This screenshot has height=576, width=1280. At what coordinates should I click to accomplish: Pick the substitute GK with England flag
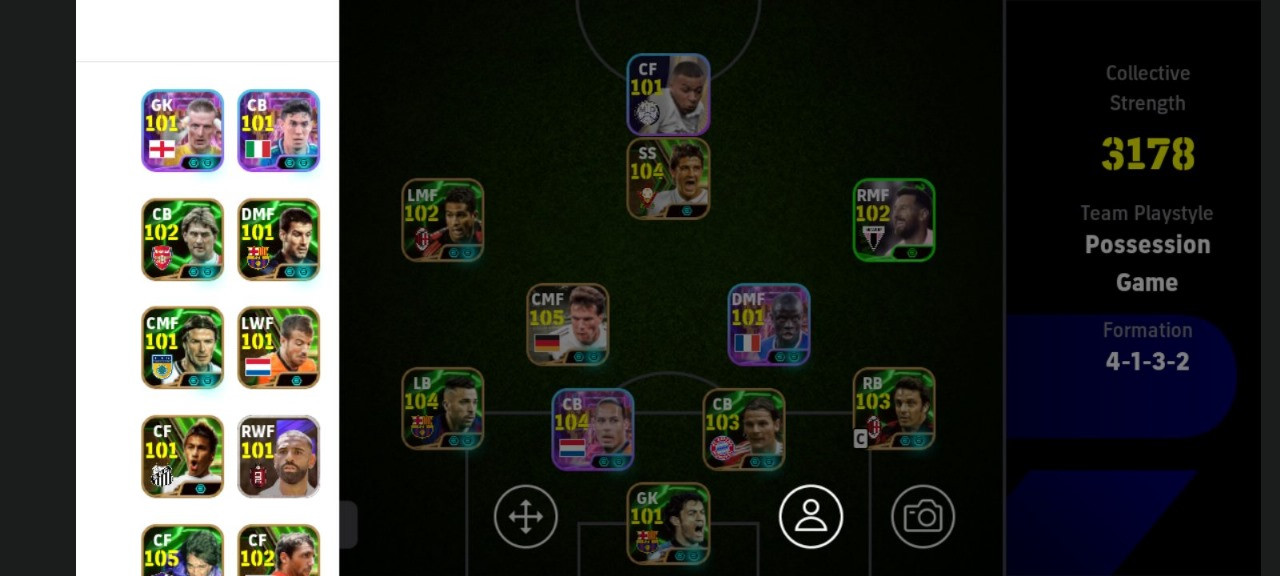point(182,130)
